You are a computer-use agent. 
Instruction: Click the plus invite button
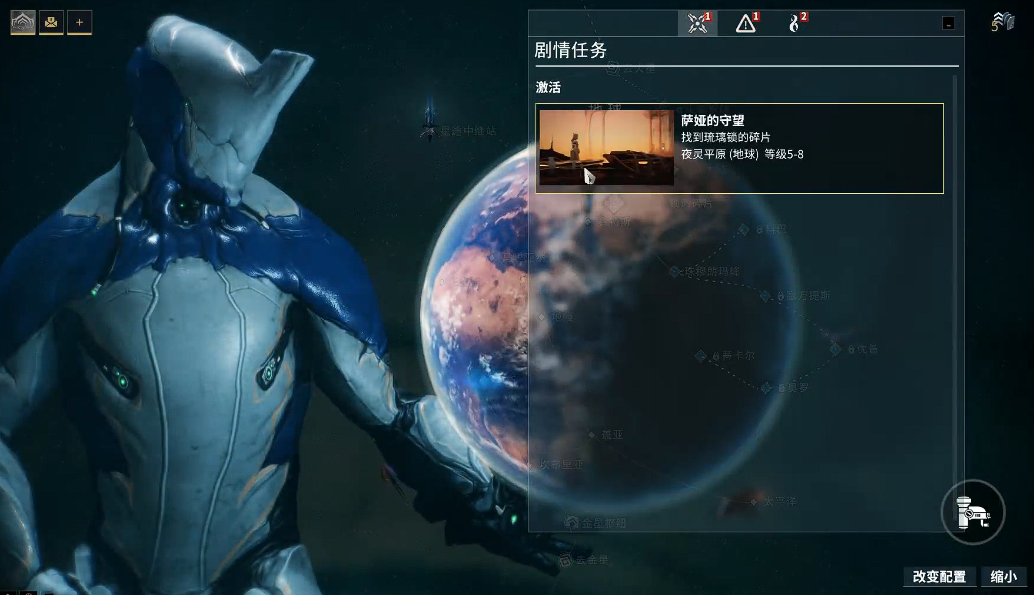79,22
